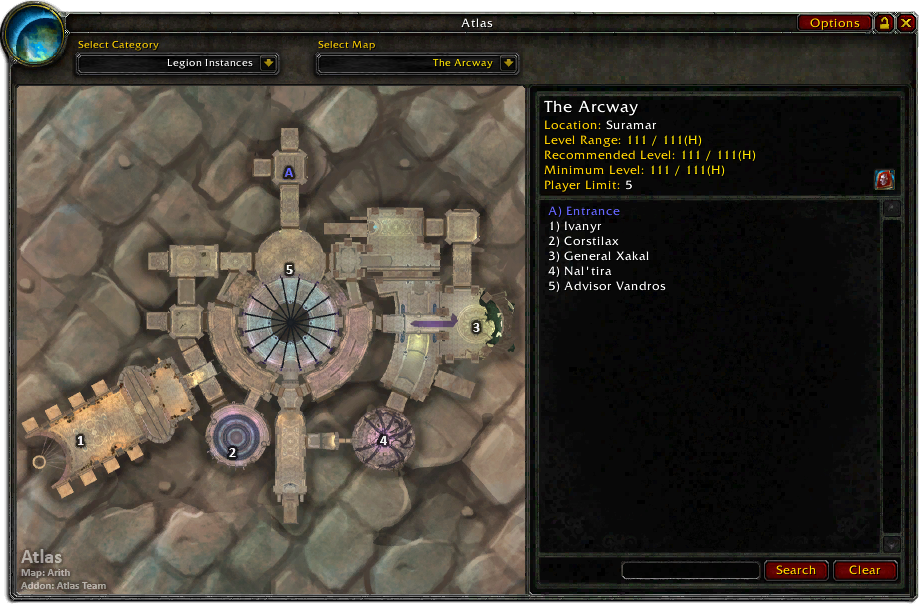Select map marker 1 for Ivanyr
The width and height of the screenshot is (920, 604).
coord(81,440)
